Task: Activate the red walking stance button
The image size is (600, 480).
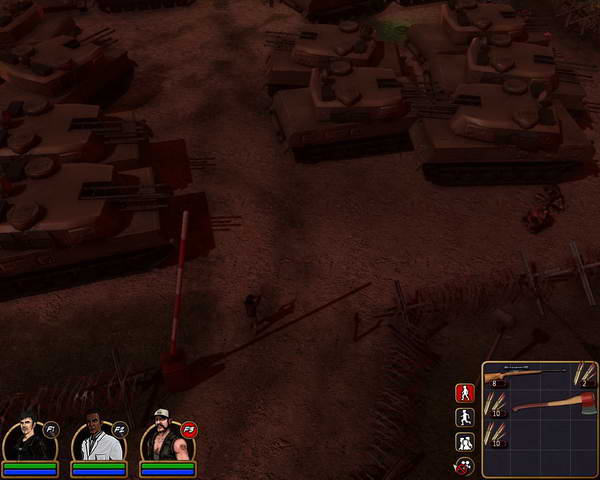Action: 464,393
